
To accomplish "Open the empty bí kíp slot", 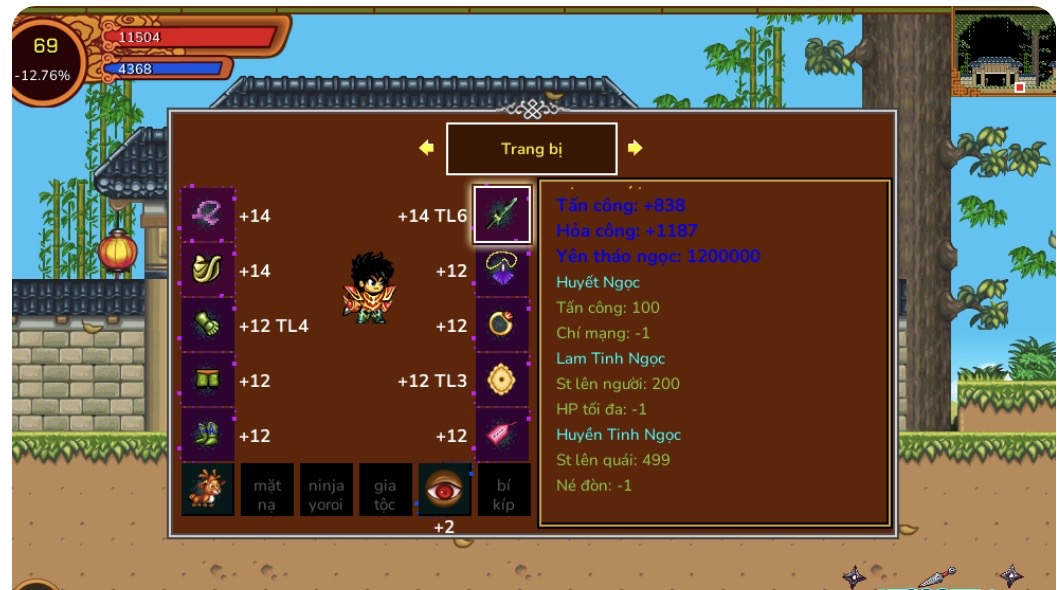I will pyautogui.click(x=503, y=490).
